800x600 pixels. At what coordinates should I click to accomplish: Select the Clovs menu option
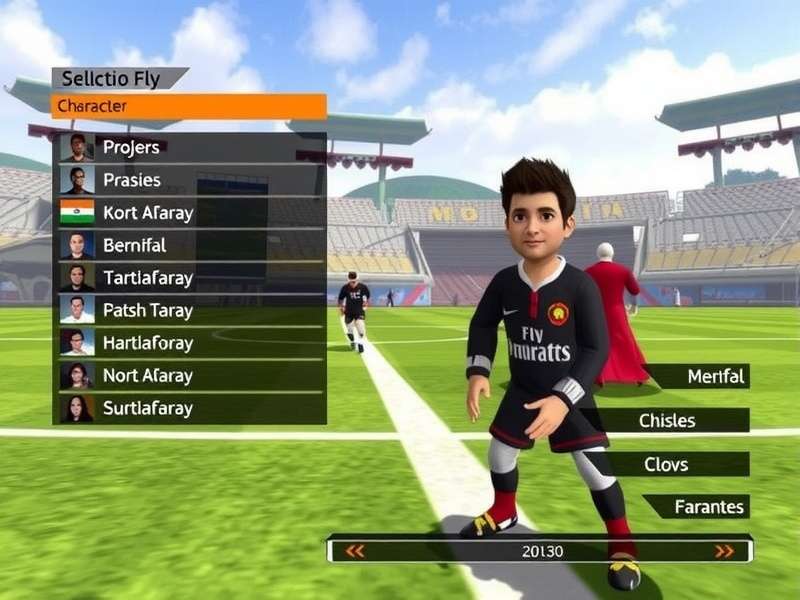click(679, 464)
